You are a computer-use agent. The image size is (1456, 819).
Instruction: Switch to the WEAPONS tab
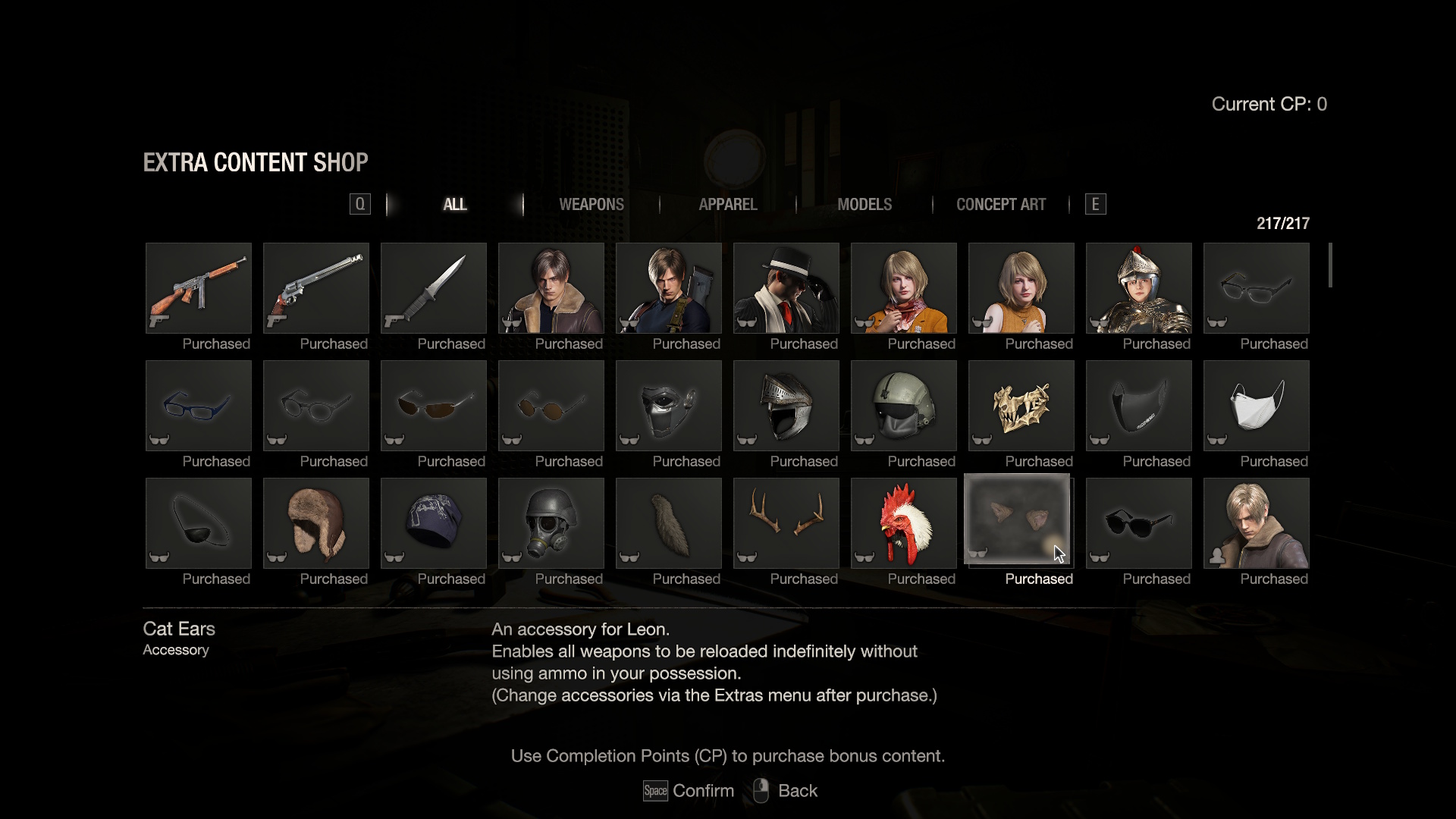coord(591,204)
